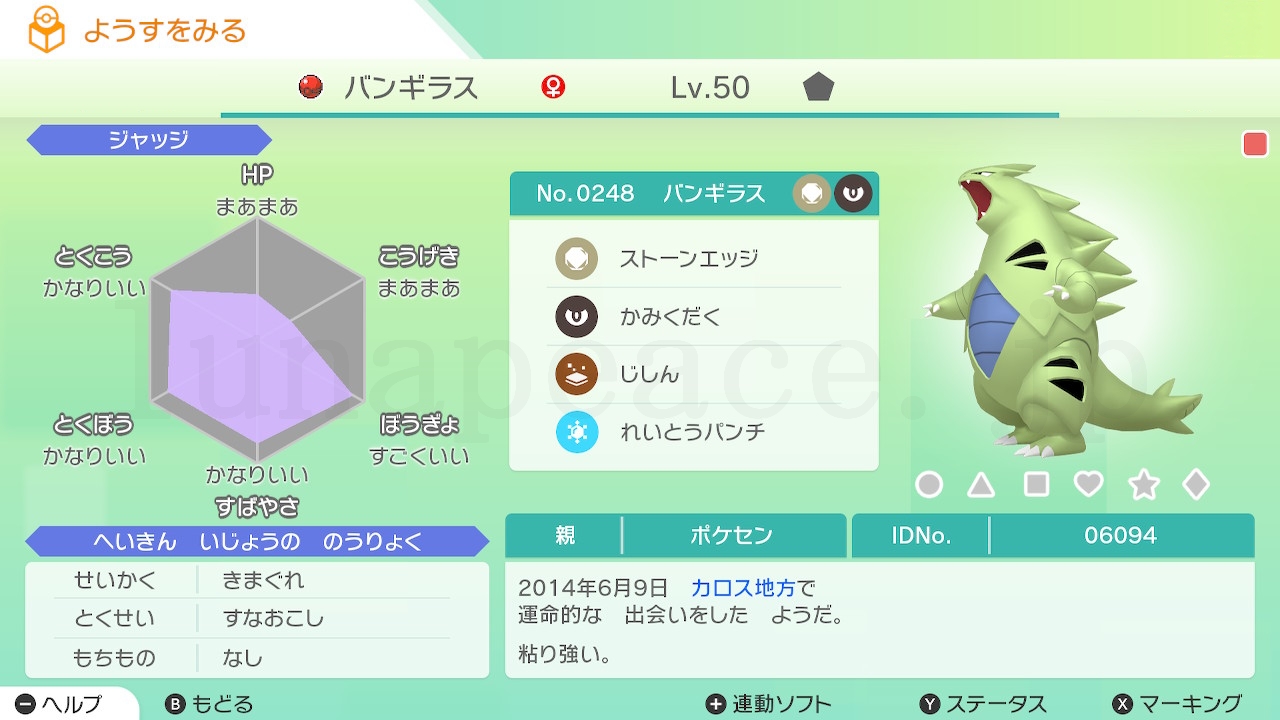Click the Poké Ball icon beside バンギラス name
The width and height of the screenshot is (1280, 720).
pos(309,88)
